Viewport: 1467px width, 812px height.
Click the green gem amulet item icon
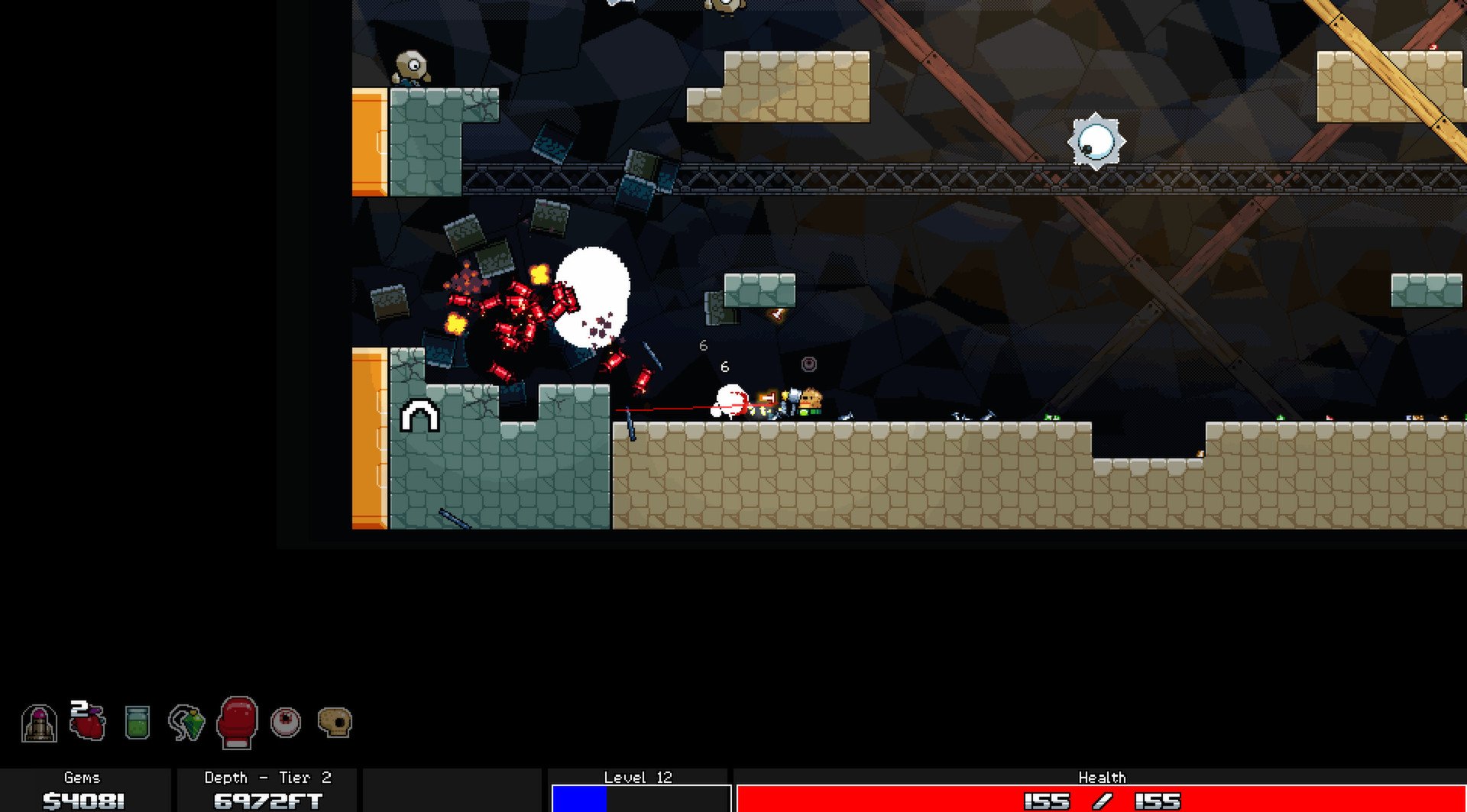186,724
